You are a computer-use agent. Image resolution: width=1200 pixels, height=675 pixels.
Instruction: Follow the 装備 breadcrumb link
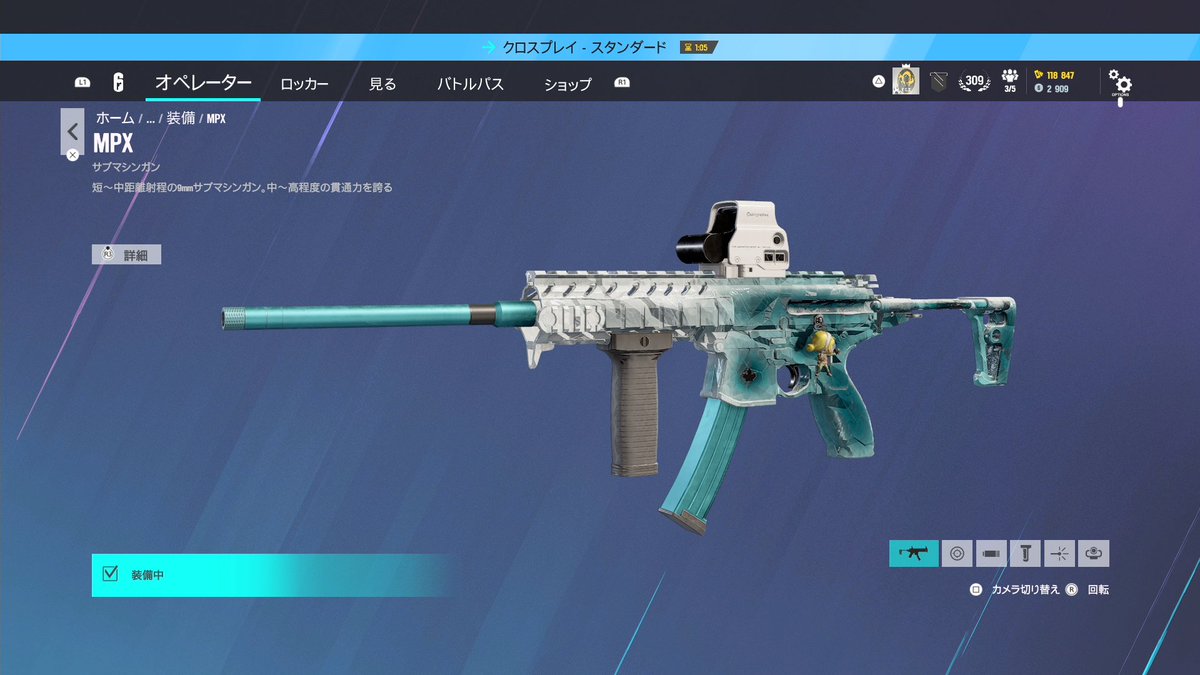coord(180,118)
